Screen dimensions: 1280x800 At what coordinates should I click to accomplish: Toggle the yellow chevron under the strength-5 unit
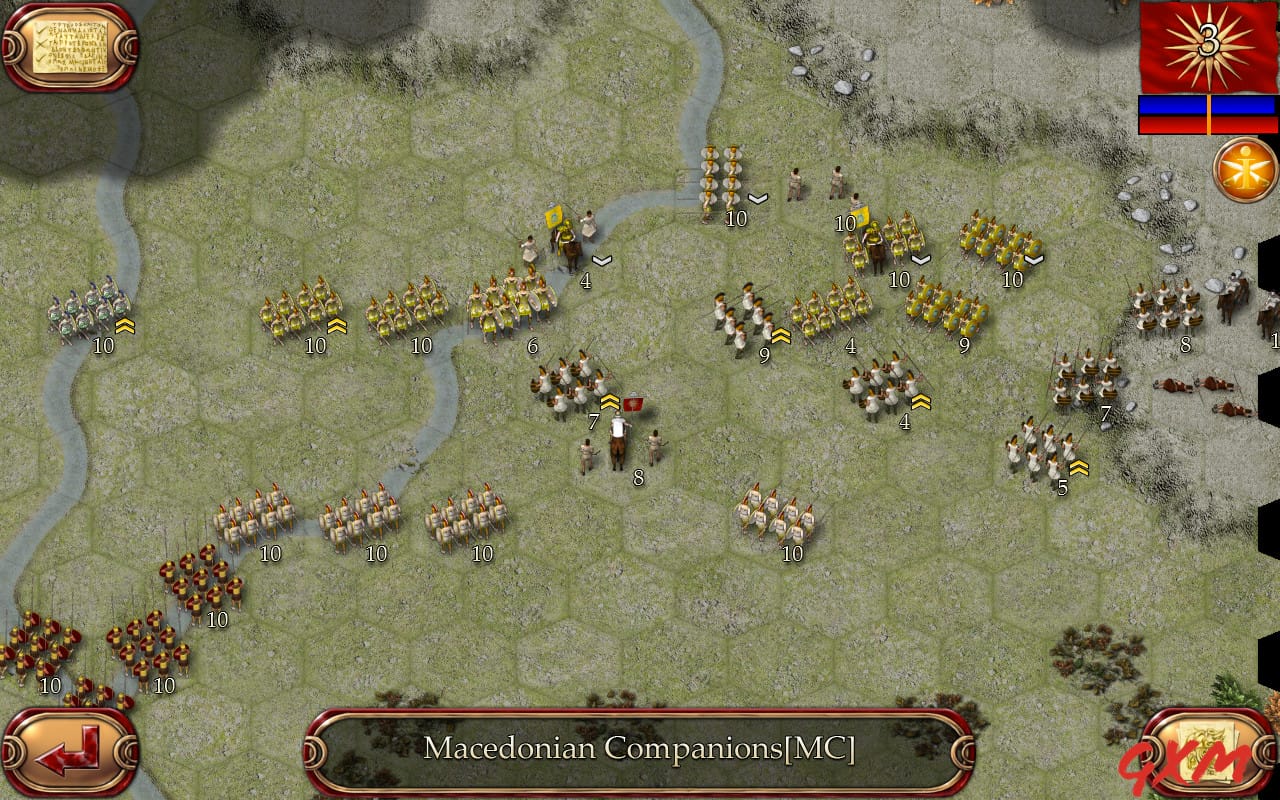coord(1078,466)
